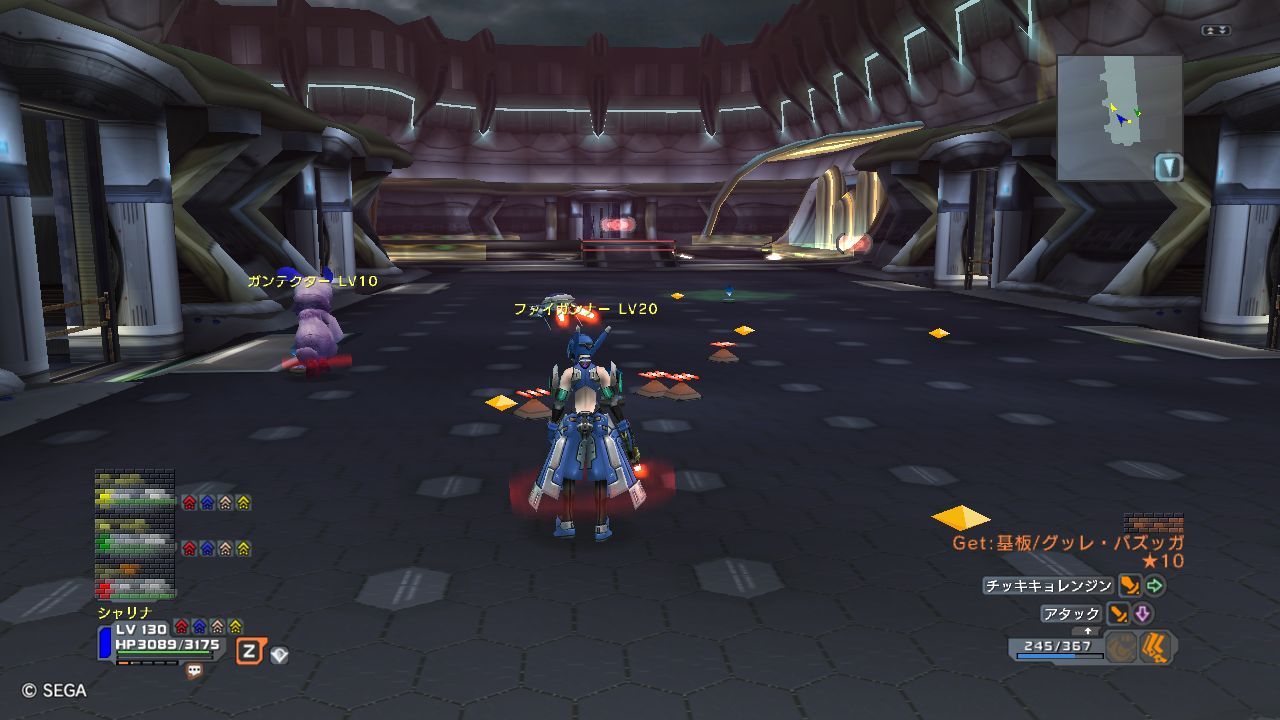
Task: Select the orange boots weapon icon
Action: 1156,648
